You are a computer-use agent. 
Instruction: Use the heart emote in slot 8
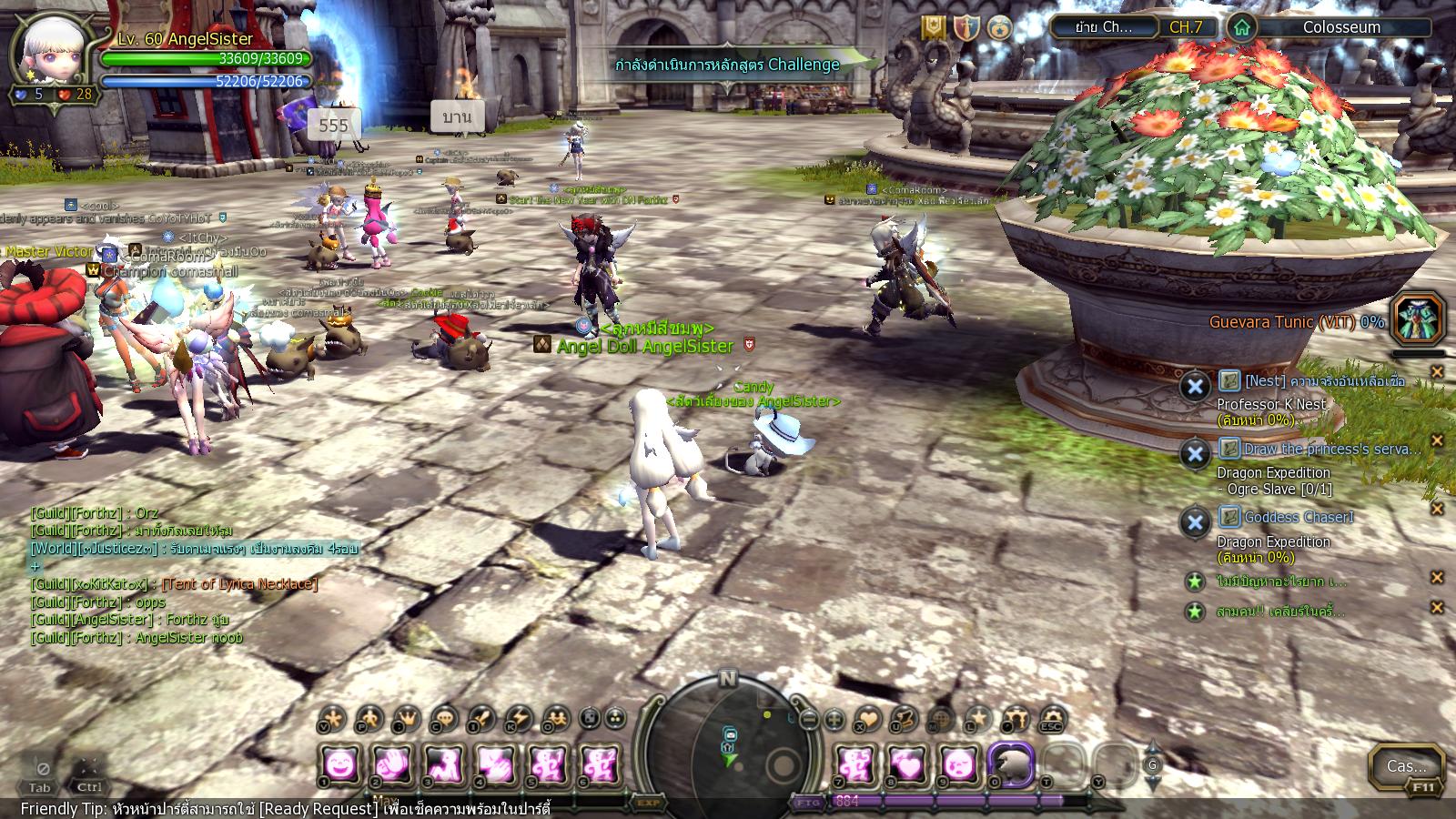pos(906,764)
